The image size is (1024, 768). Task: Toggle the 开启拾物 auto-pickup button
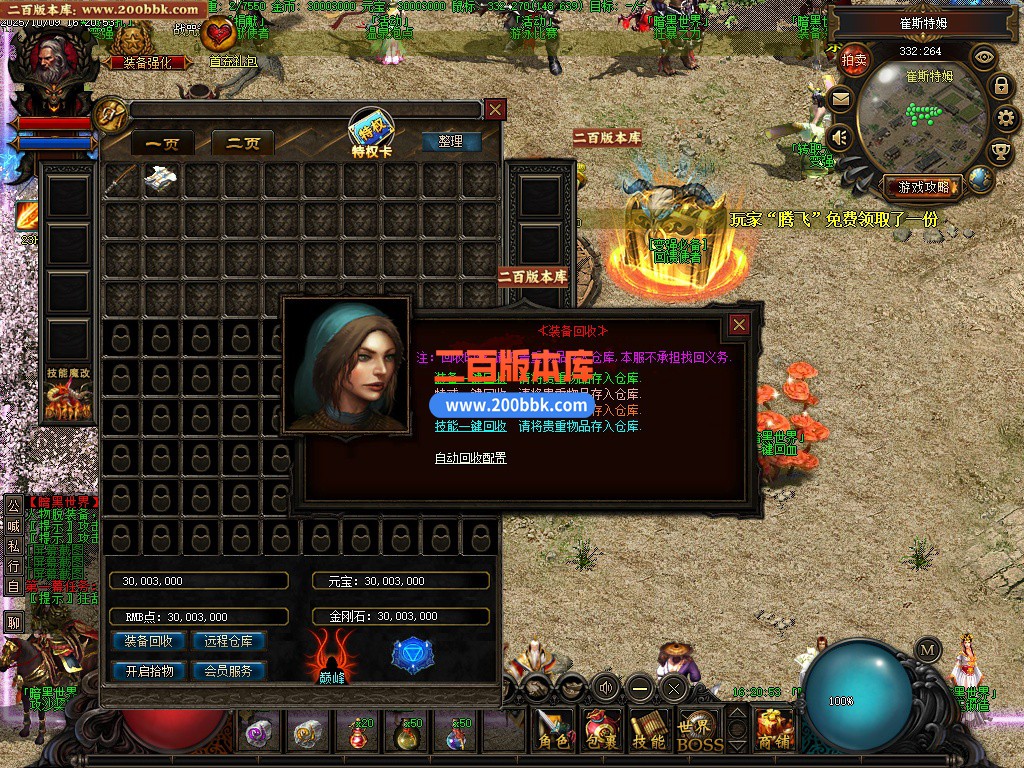pos(148,671)
